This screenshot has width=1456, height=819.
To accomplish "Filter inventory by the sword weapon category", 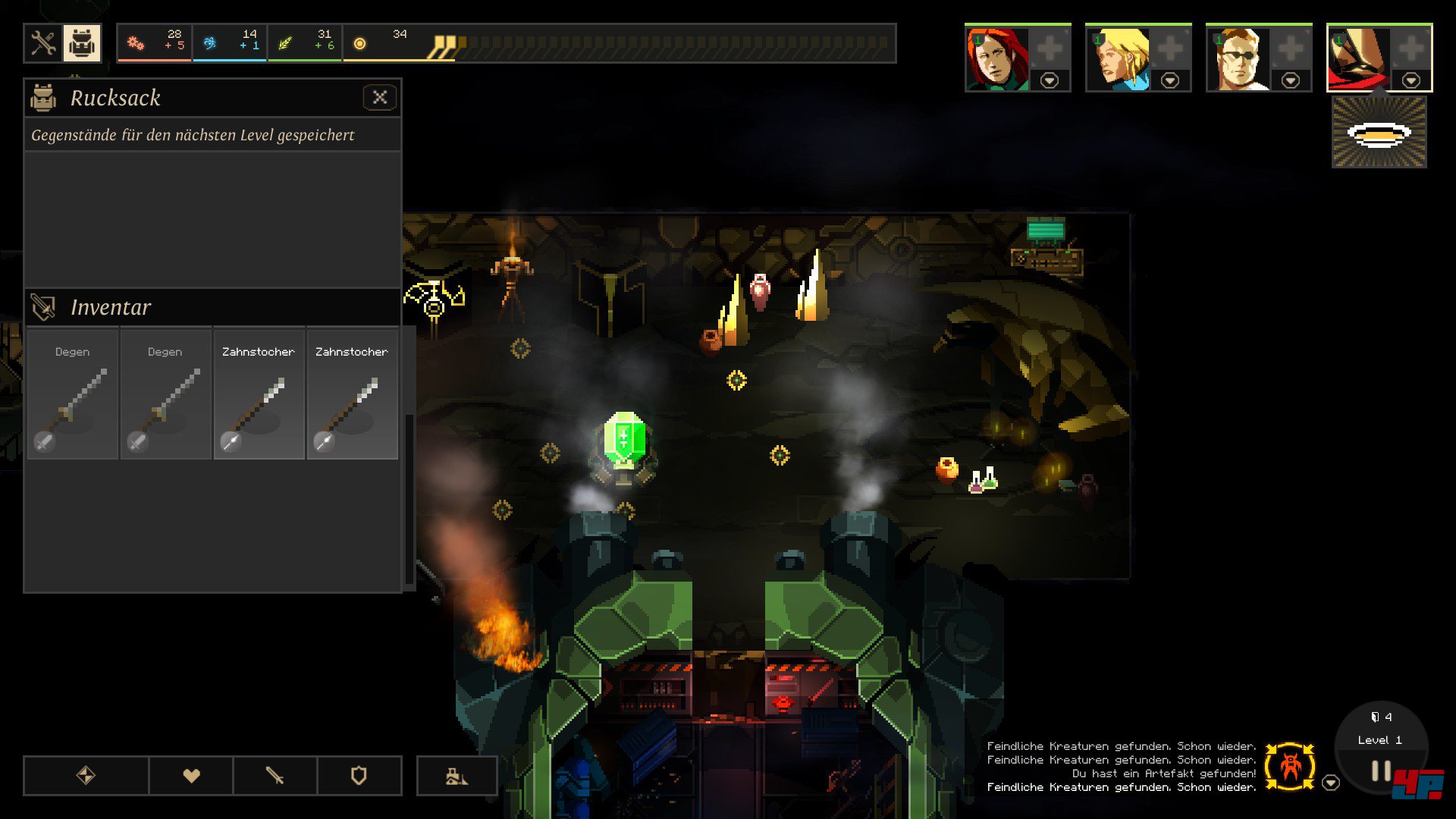I will (275, 775).
